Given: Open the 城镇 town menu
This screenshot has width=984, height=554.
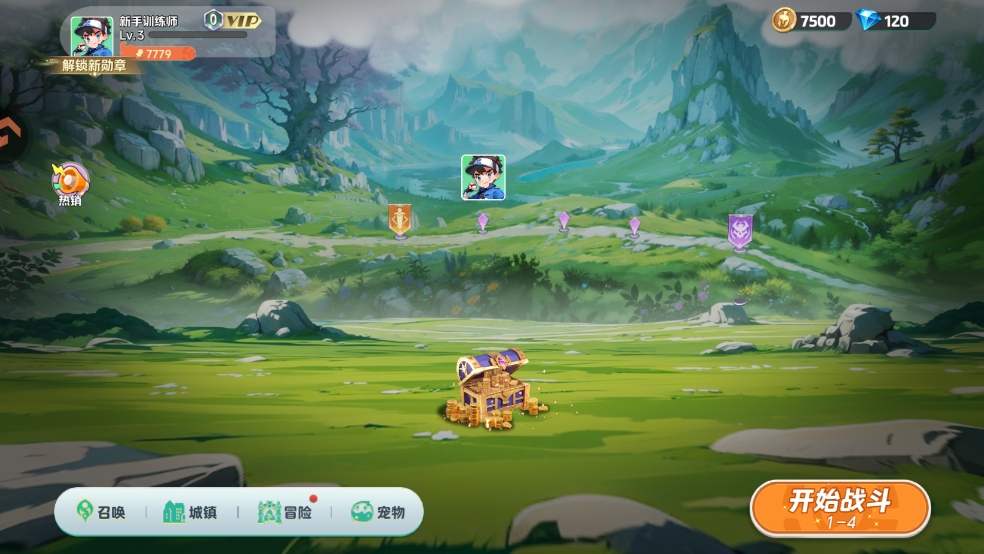Looking at the screenshot, I should pos(190,512).
